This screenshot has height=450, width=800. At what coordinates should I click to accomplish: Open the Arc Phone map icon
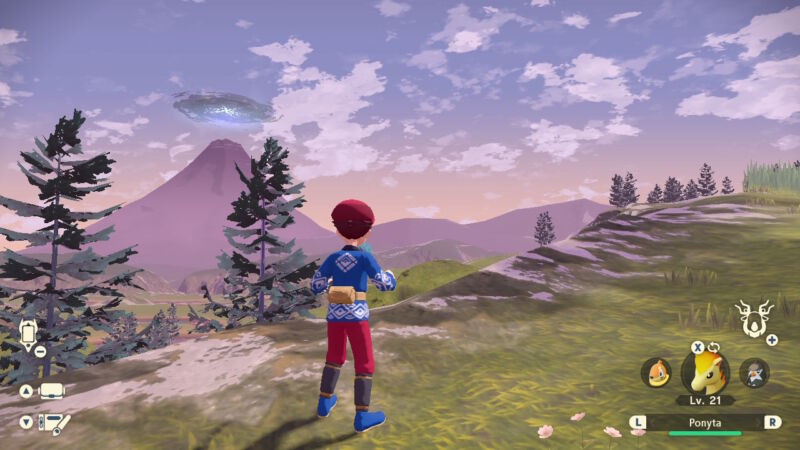(27, 333)
